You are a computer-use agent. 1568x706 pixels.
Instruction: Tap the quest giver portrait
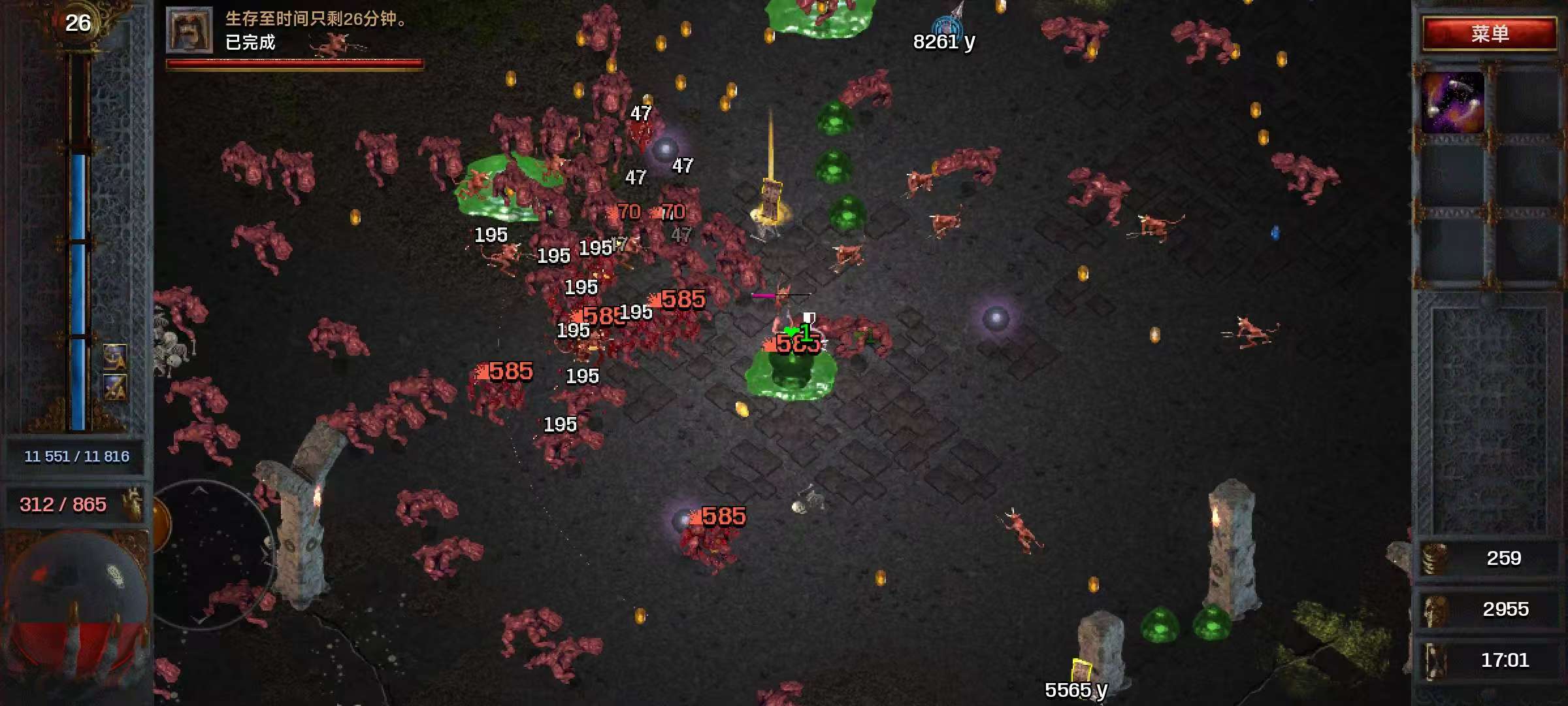click(189, 30)
